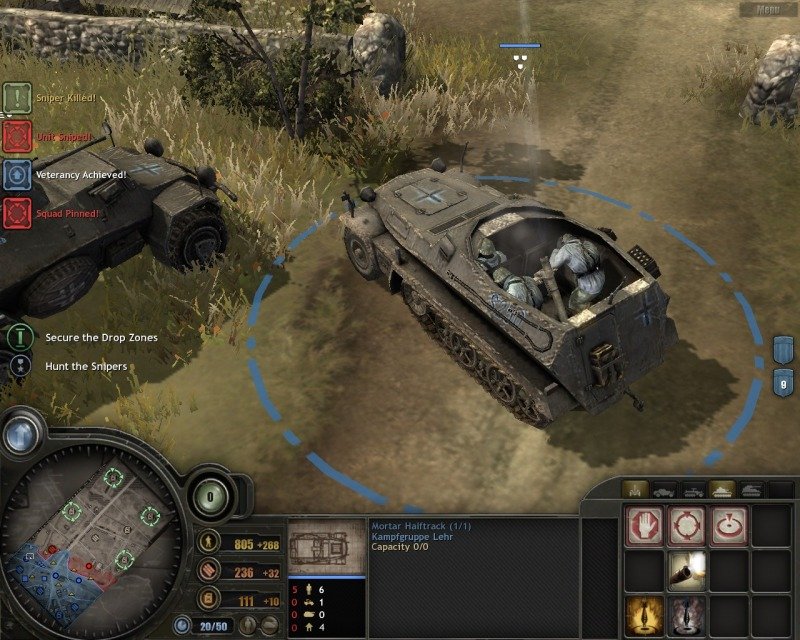Select the Unit Sniped alert icon
Viewport: 800px width, 640px height.
[x=17, y=135]
